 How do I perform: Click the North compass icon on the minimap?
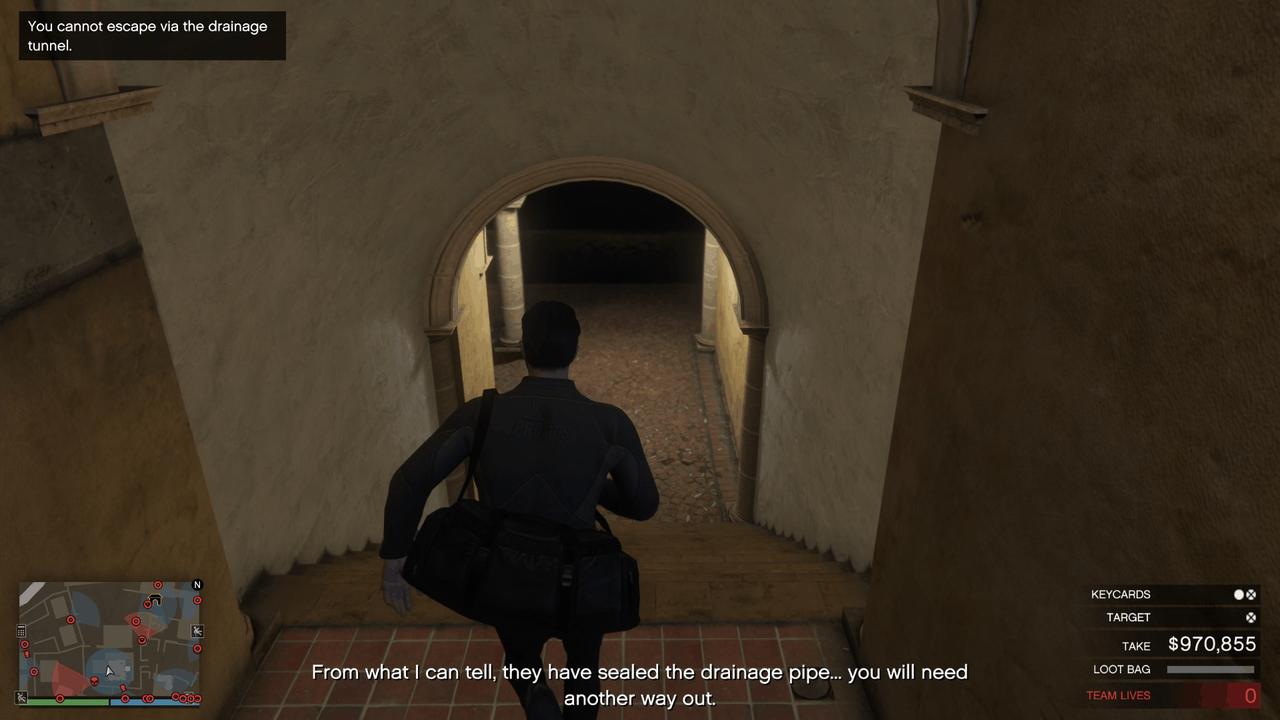197,585
